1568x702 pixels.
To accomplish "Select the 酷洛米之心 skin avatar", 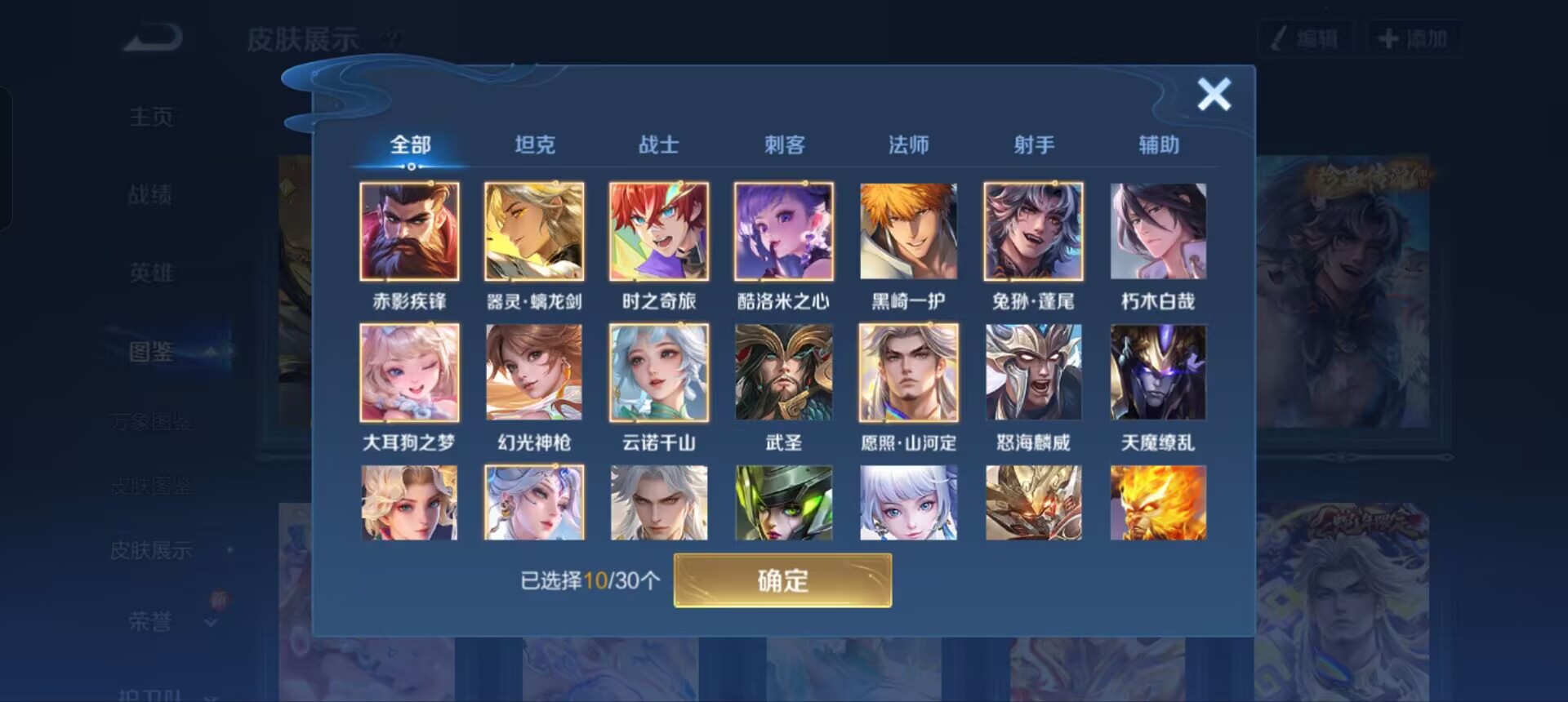I will pos(784,233).
